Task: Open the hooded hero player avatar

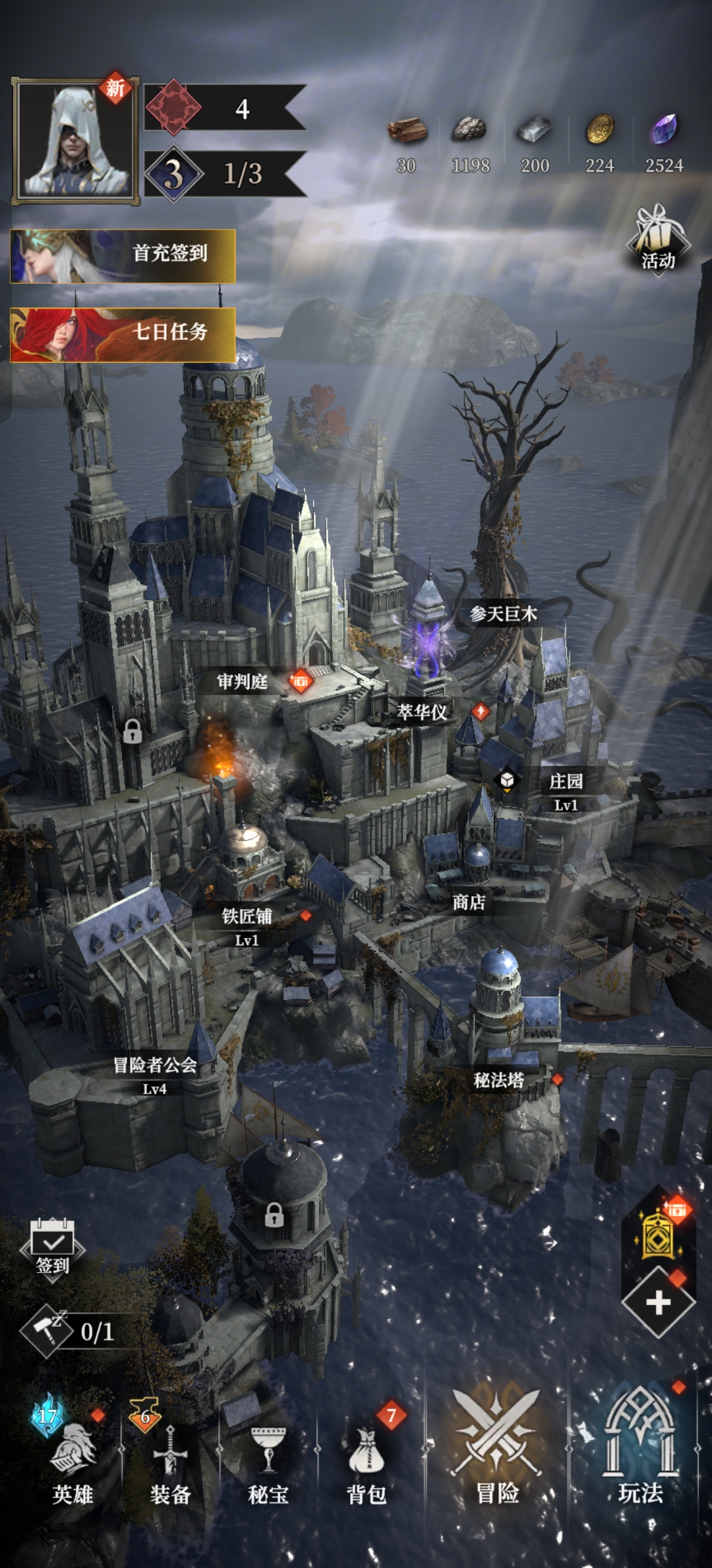Action: click(74, 141)
